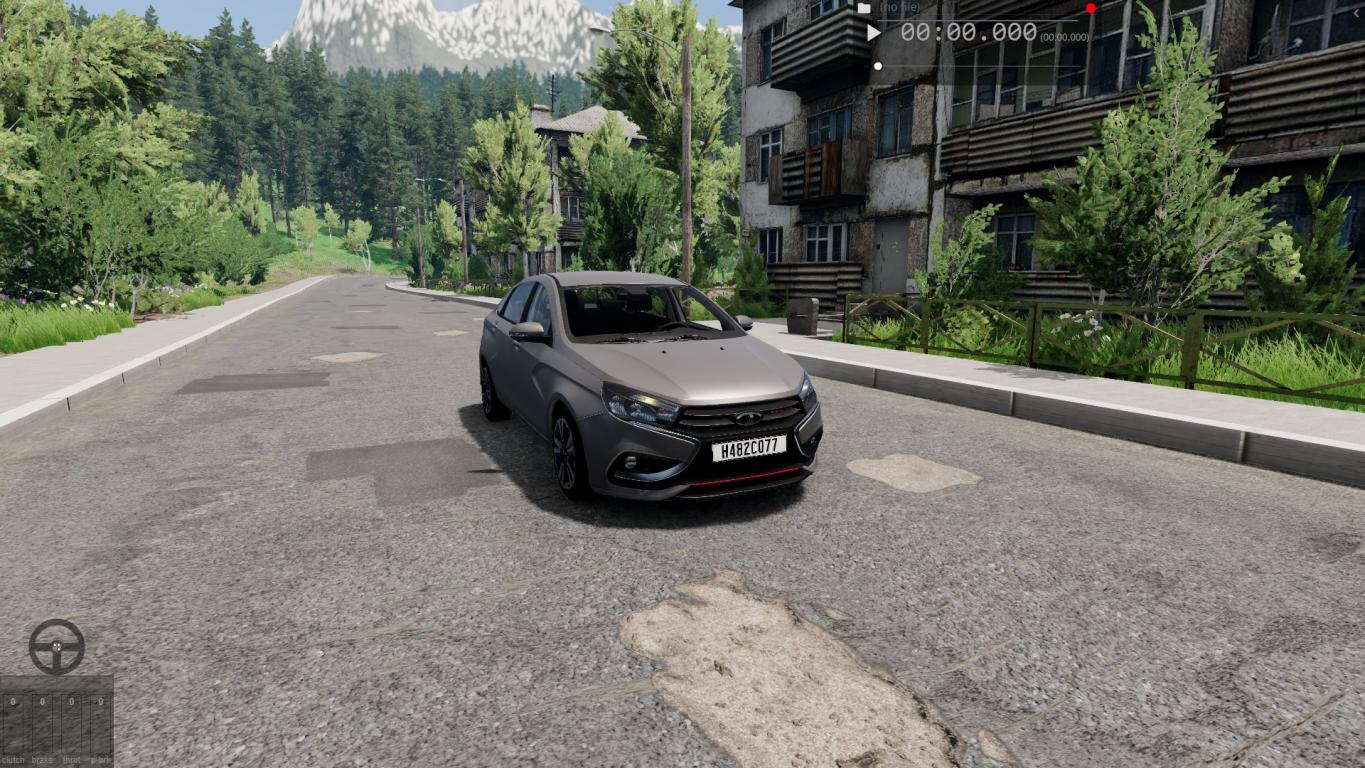Start recording with the red record button
The height and width of the screenshot is (768, 1365).
(1091, 8)
